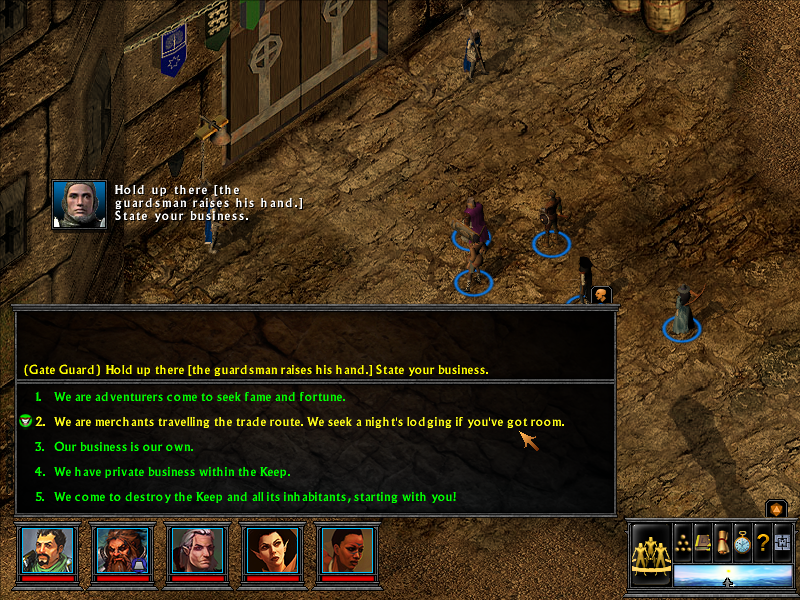Open the rolled scroll map icon
800x600 pixels.
[722, 541]
